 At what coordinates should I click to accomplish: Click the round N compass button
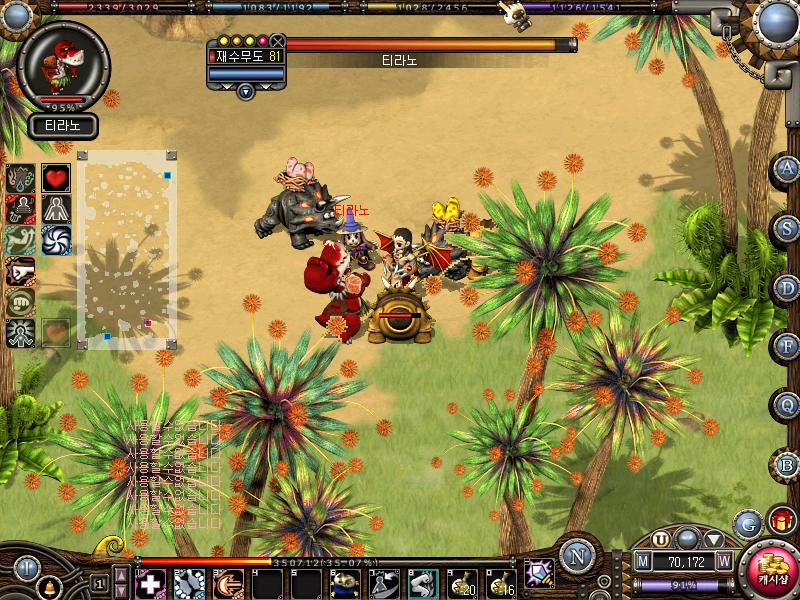pyautogui.click(x=577, y=555)
